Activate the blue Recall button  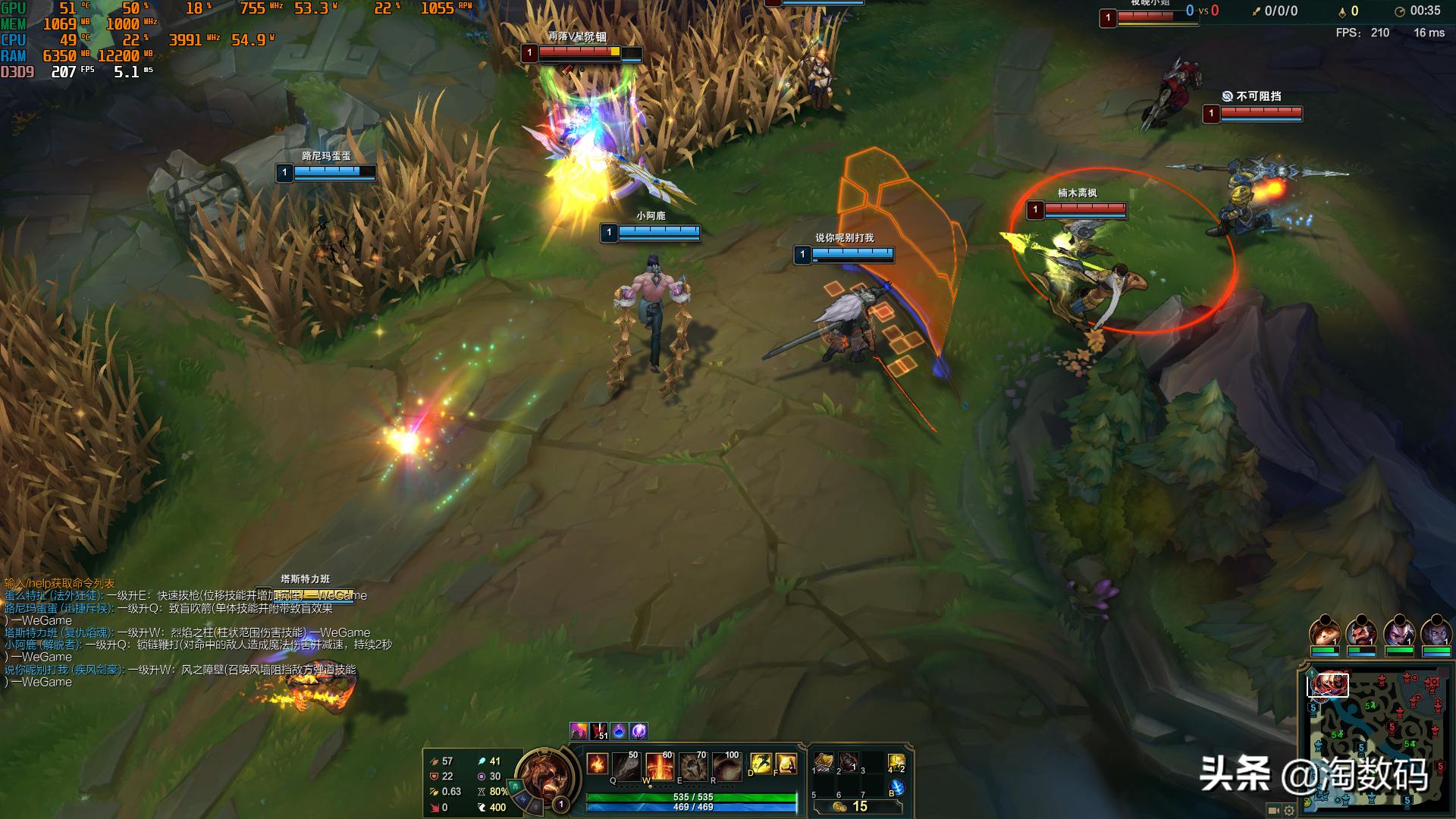[896, 788]
